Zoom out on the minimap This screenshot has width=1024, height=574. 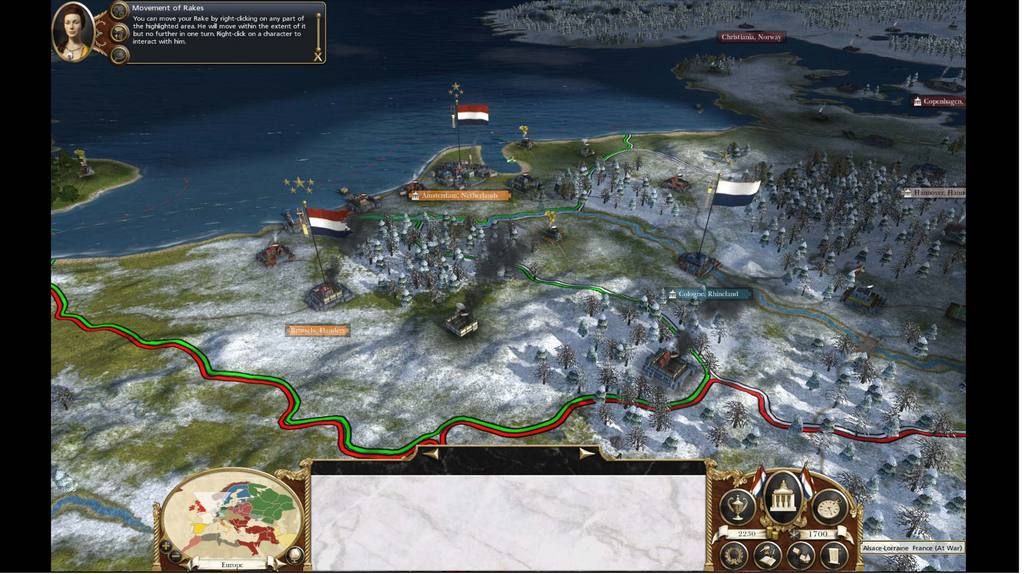coord(177,556)
